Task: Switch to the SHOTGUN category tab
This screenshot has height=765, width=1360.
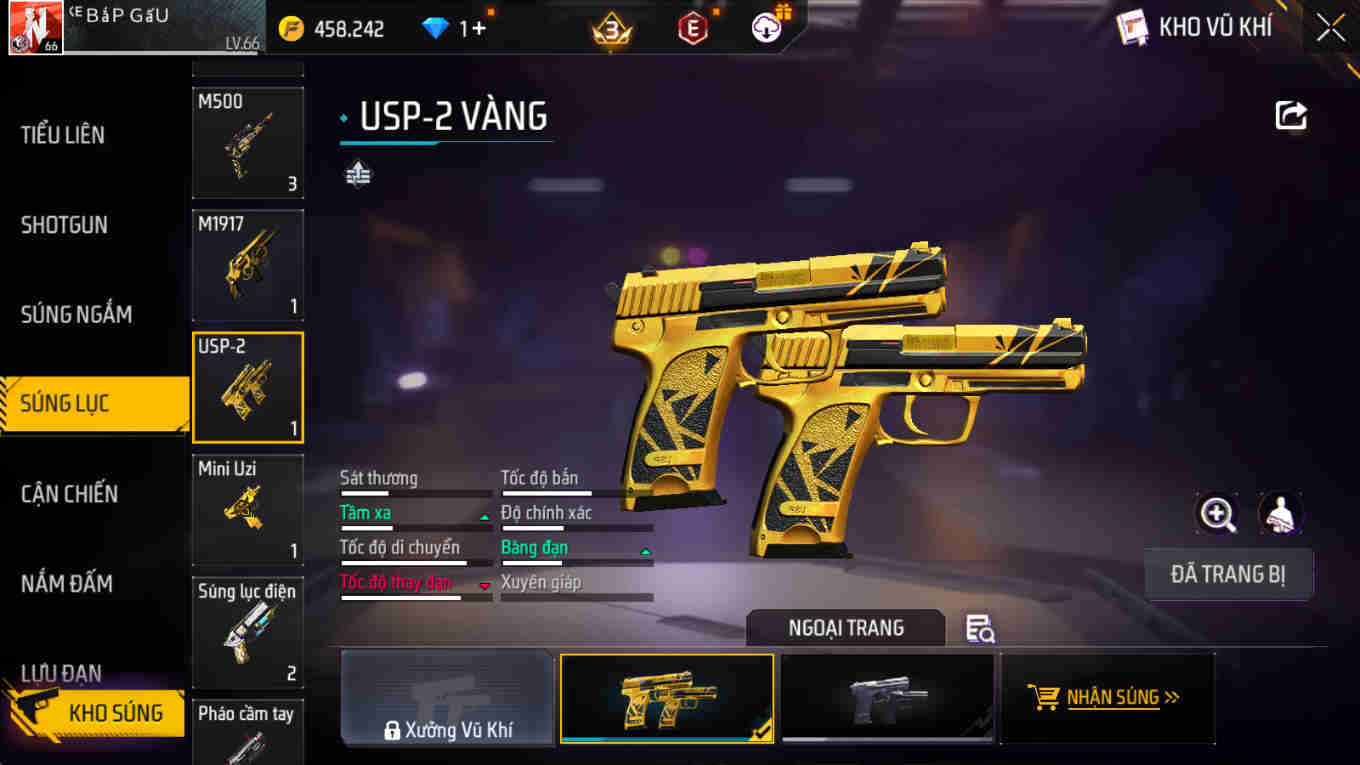Action: pyautogui.click(x=65, y=224)
